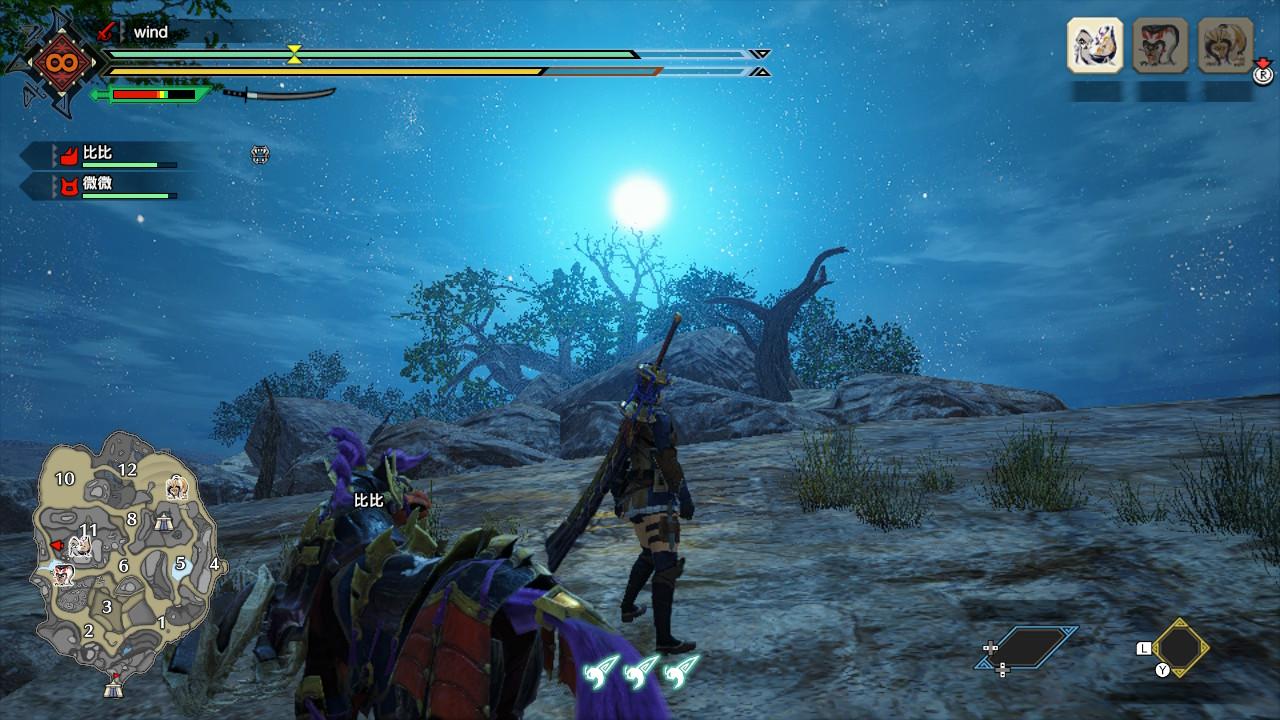Image resolution: width=1280 pixels, height=720 pixels.
Task: Select the highlighted first monster target icon
Action: [1095, 45]
